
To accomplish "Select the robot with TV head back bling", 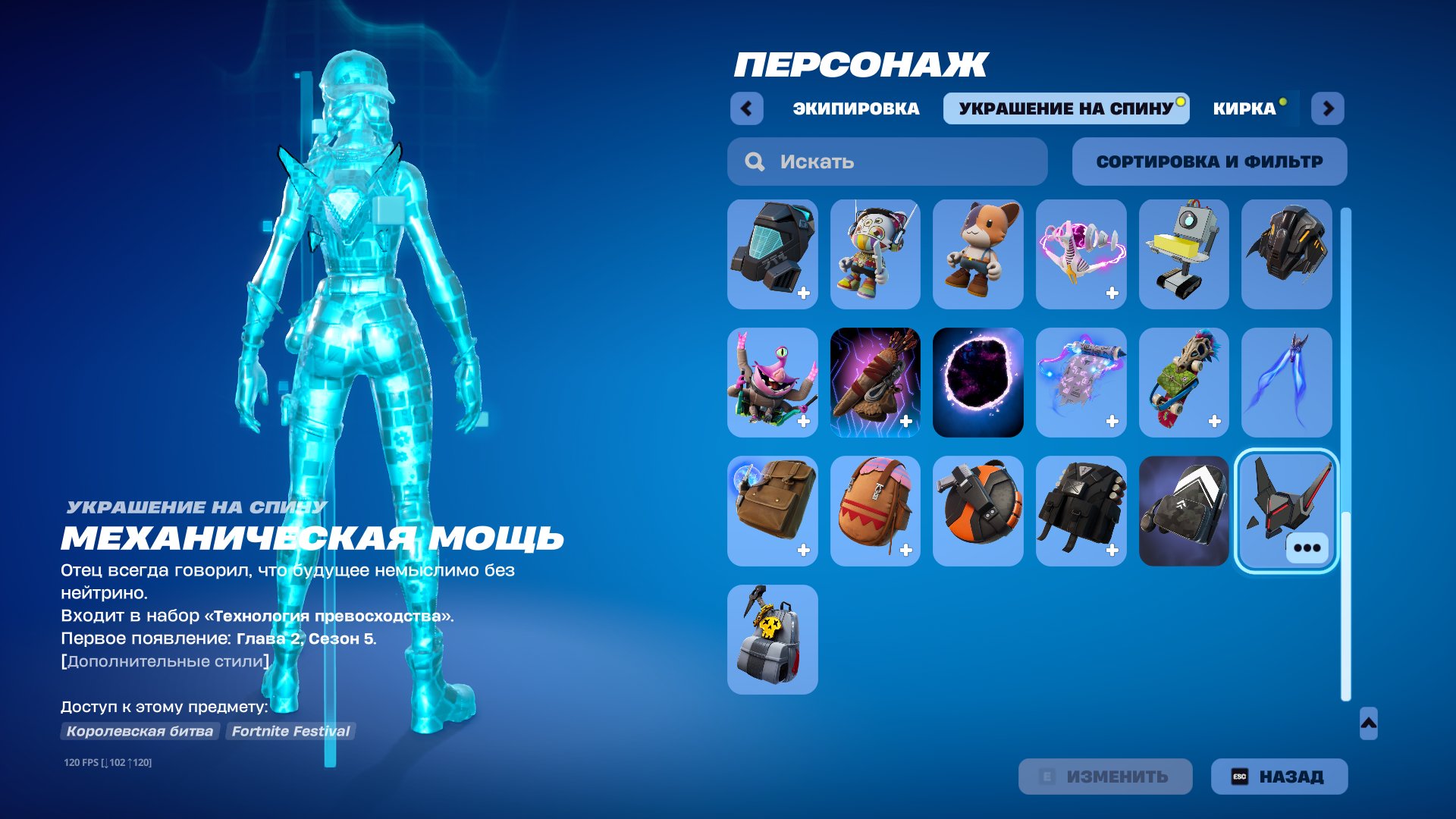I will [1184, 254].
